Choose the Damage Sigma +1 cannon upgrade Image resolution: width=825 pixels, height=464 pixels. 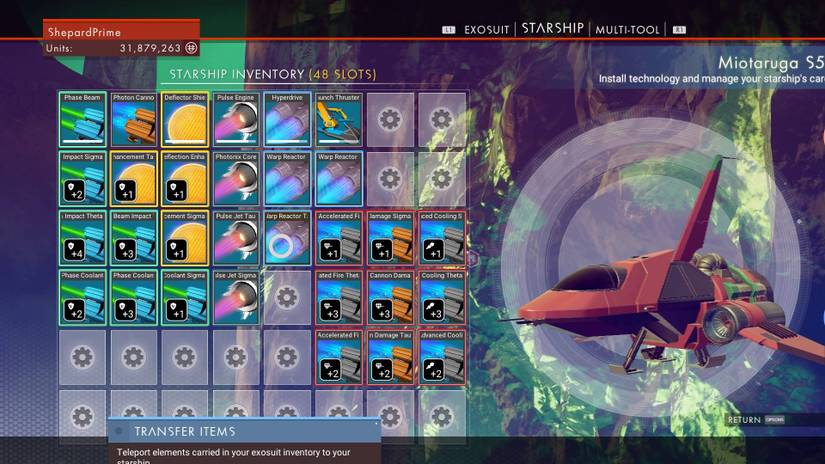[391, 238]
